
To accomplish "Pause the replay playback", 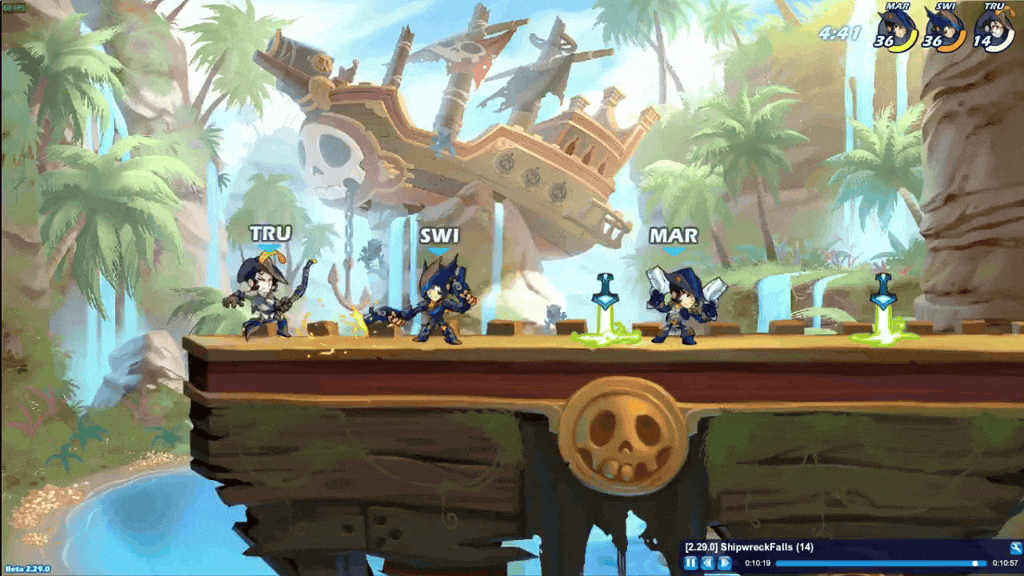I will [690, 563].
